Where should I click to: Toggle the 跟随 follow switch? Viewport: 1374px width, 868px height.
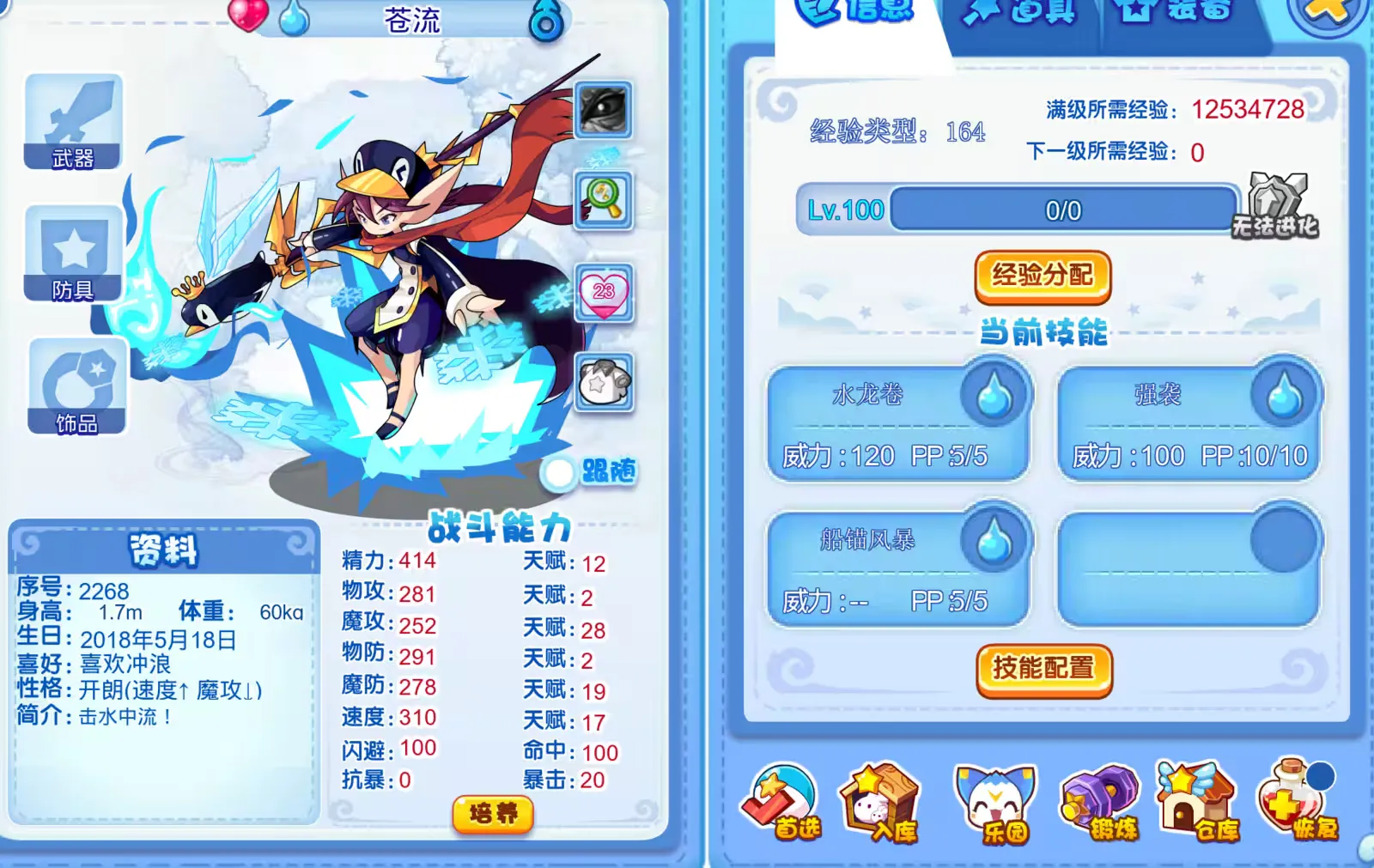(x=560, y=472)
